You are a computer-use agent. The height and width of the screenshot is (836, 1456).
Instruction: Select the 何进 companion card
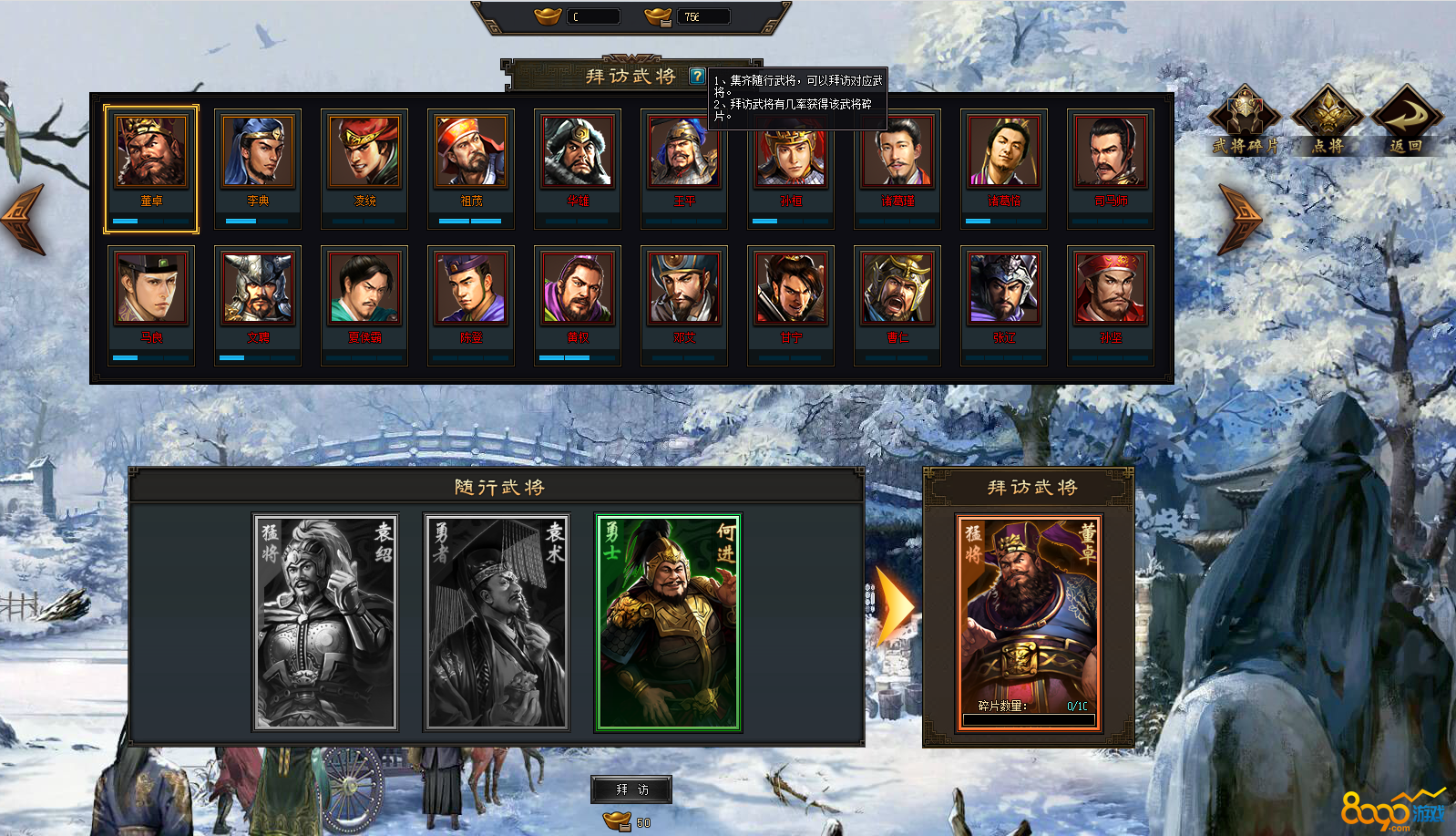tap(668, 623)
